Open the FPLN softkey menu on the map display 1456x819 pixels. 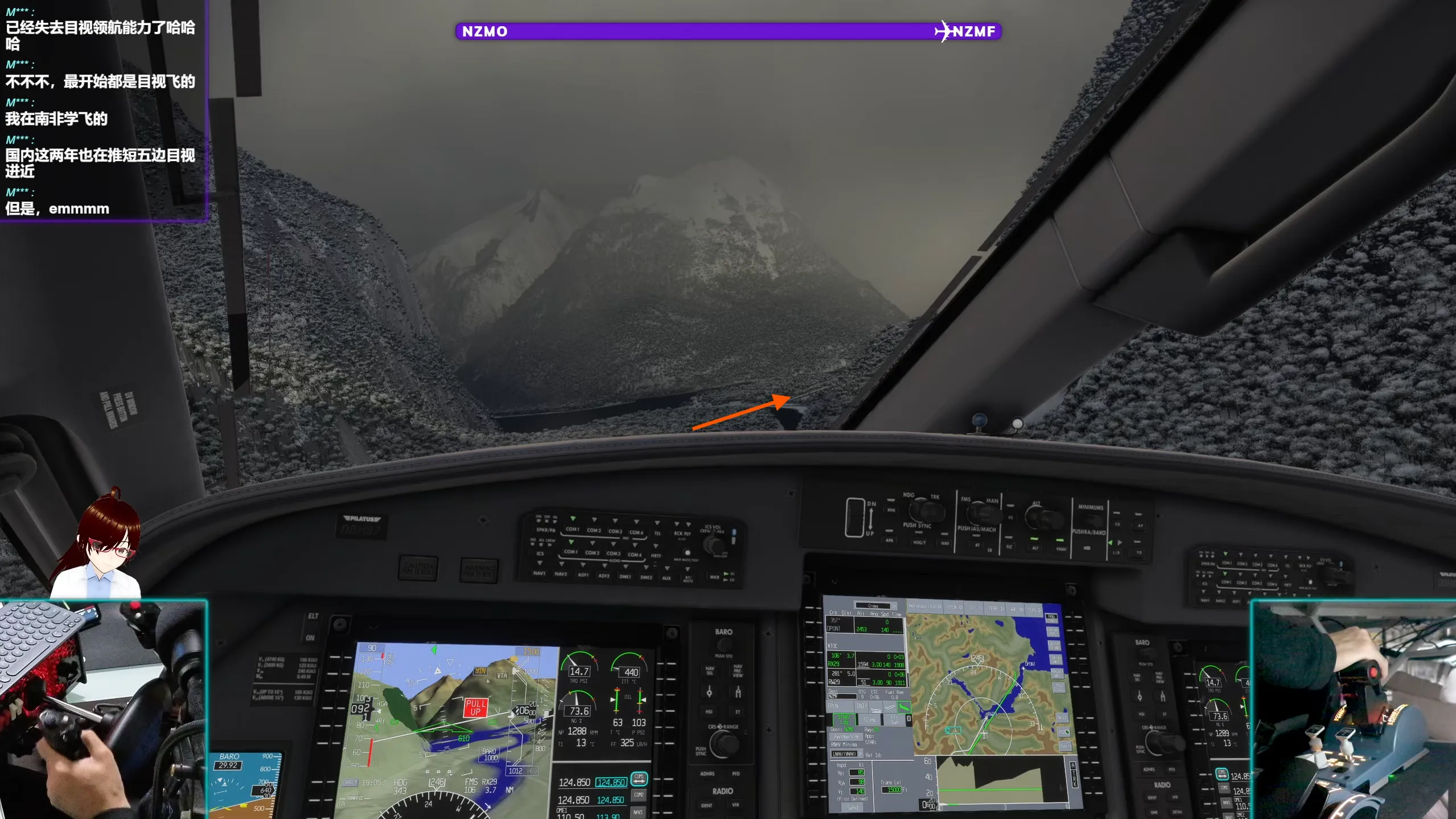click(954, 607)
